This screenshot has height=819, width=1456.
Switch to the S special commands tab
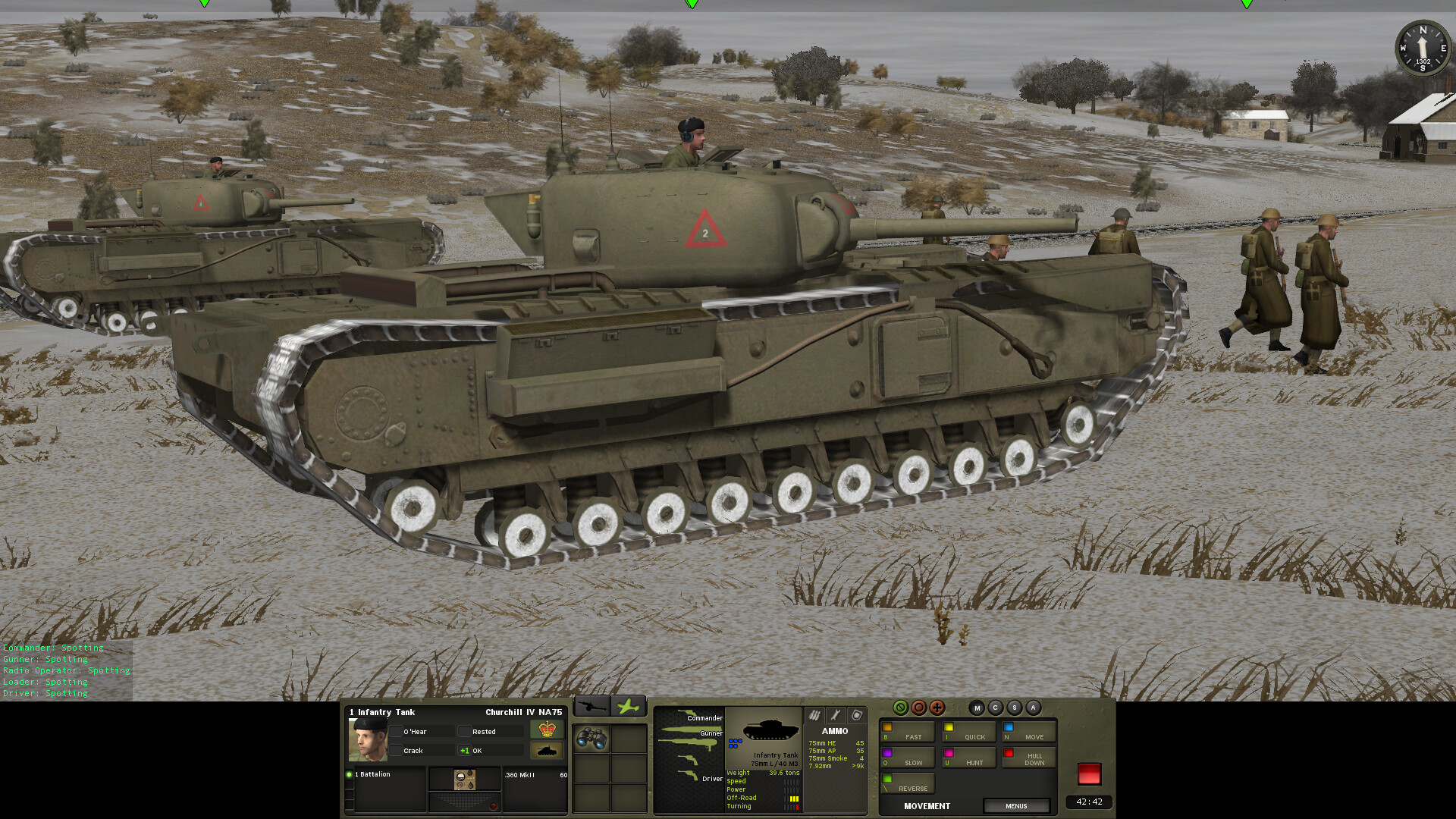pyautogui.click(x=1015, y=707)
